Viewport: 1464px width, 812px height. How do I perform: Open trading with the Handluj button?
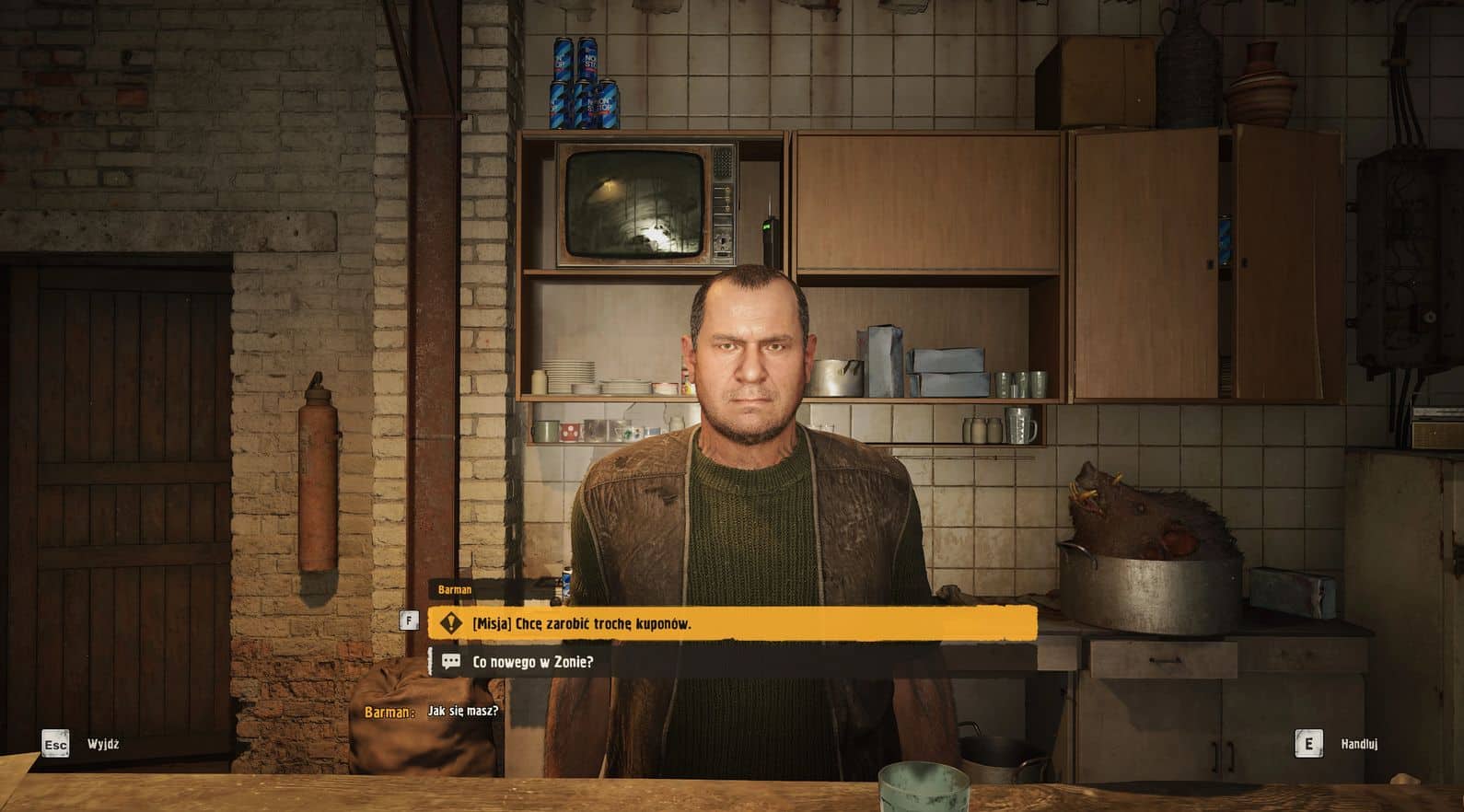point(1358,744)
